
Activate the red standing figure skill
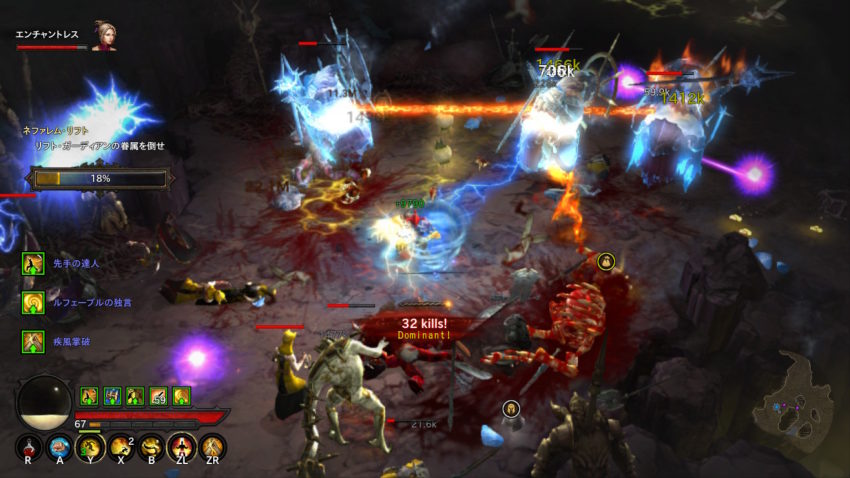pyautogui.click(x=182, y=447)
